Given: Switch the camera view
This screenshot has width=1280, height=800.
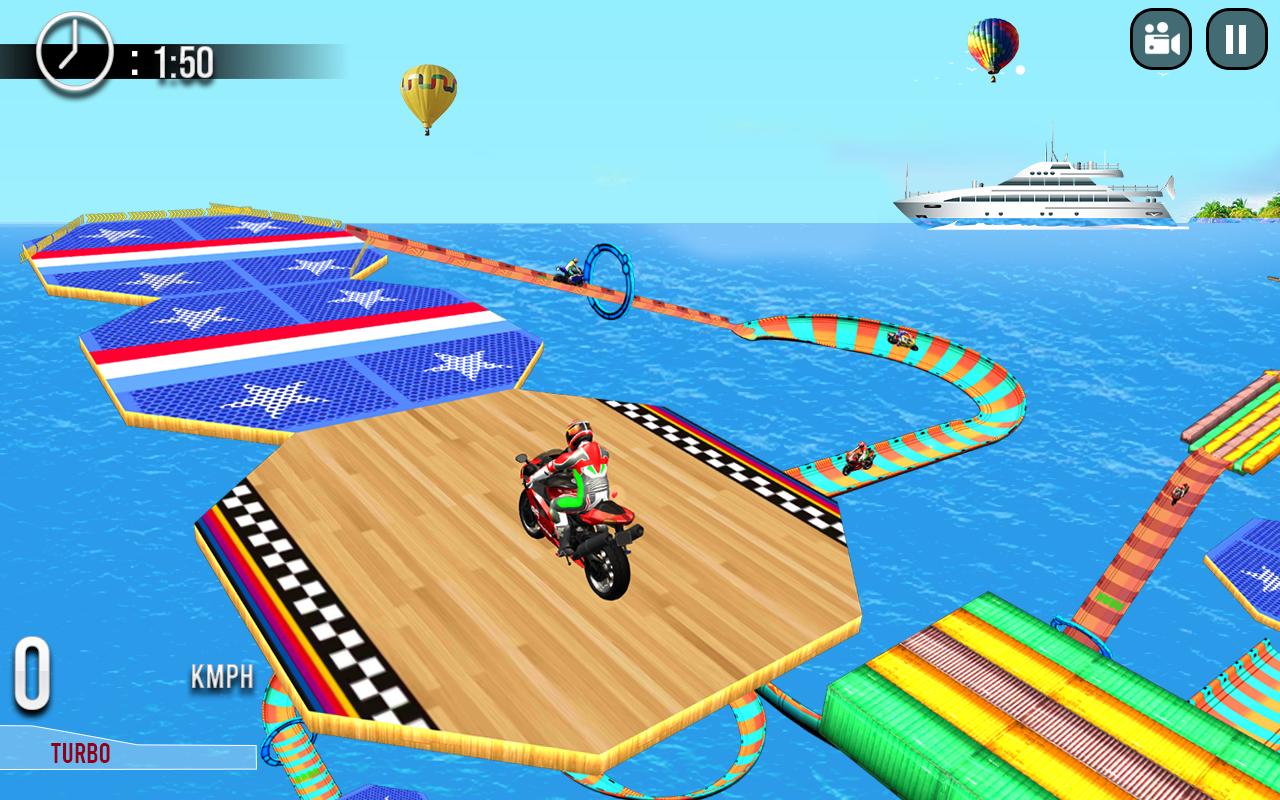Looking at the screenshot, I should click(x=1160, y=39).
